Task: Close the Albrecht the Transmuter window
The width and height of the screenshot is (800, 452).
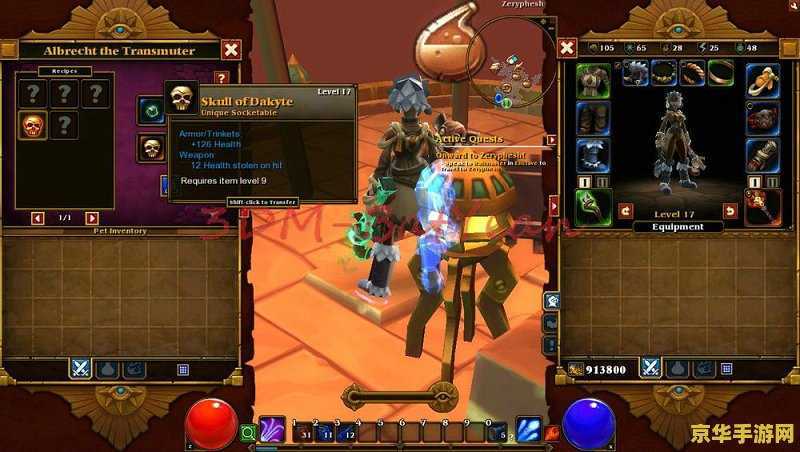Action: click(x=231, y=49)
